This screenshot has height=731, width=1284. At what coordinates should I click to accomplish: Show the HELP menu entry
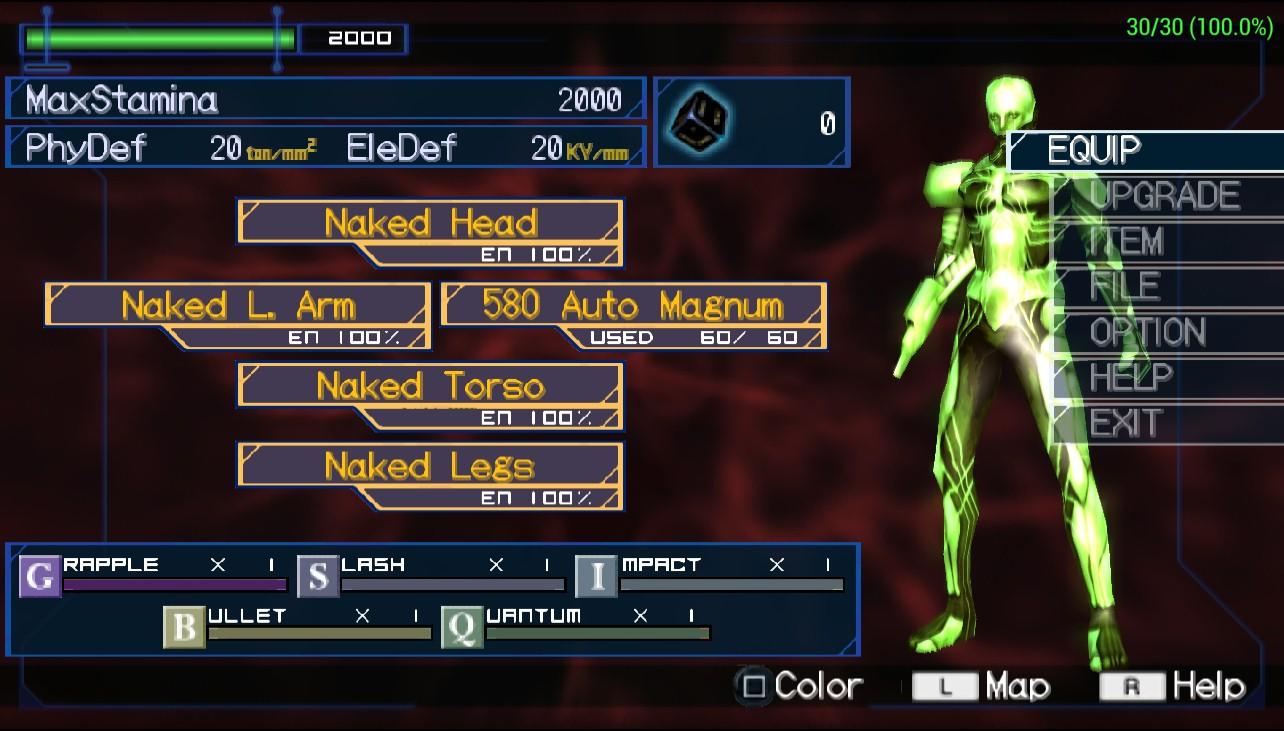pyautogui.click(x=1130, y=377)
